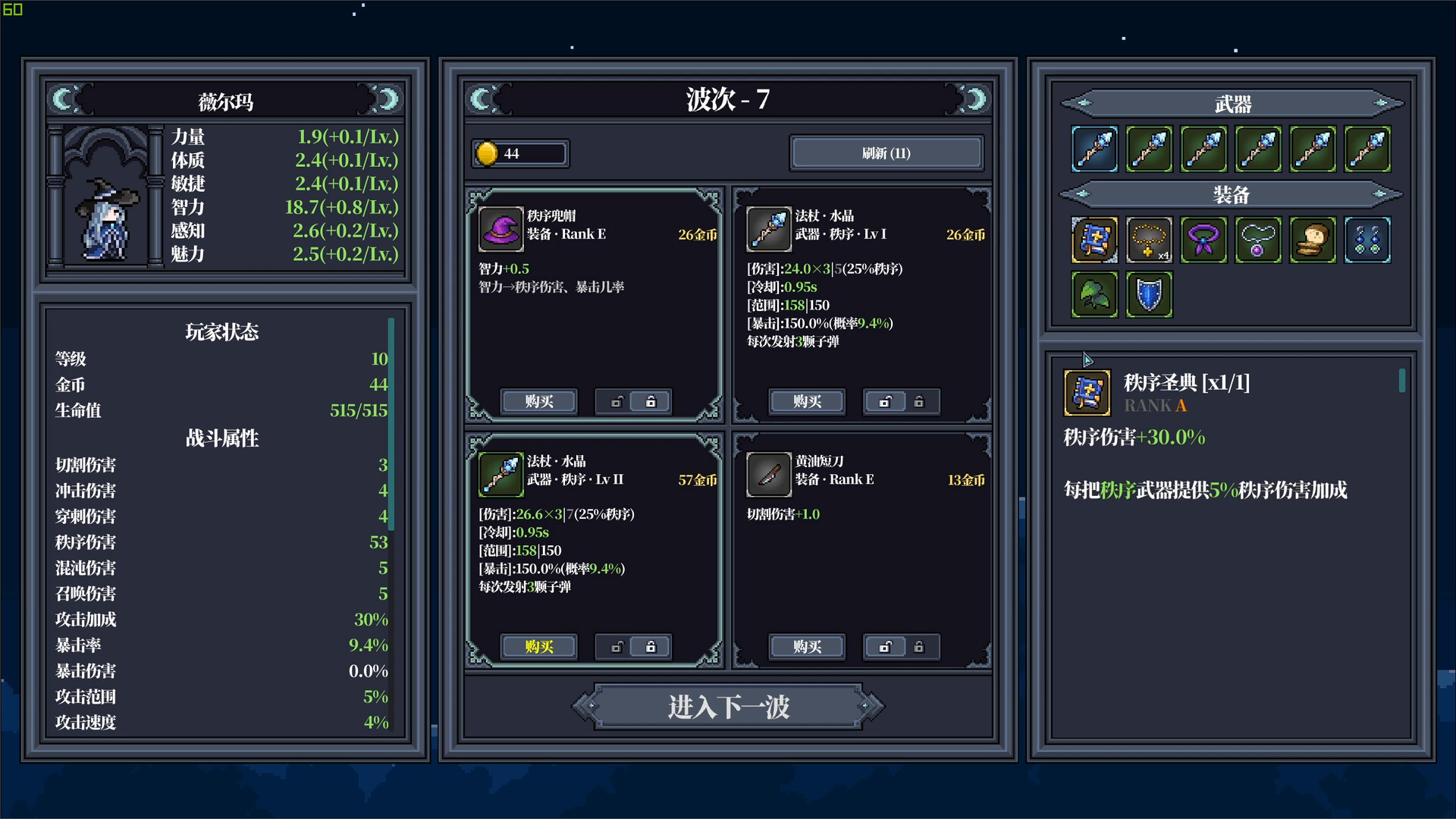Unlock the 法杖·水晶 Lv I shop item
Screen dimensions: 1456x819
(884, 401)
